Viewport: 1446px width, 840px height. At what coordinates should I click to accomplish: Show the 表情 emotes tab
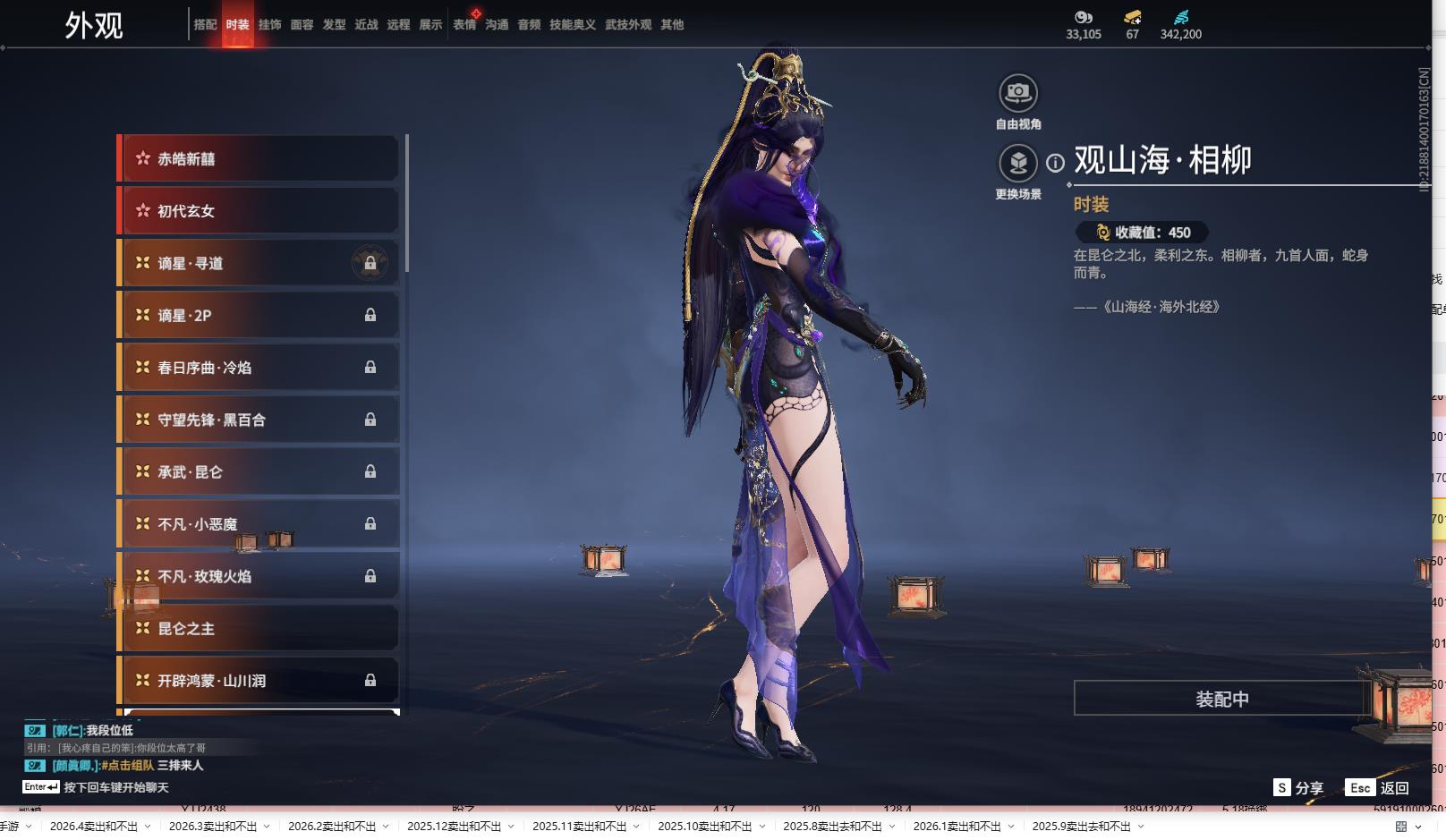464,25
